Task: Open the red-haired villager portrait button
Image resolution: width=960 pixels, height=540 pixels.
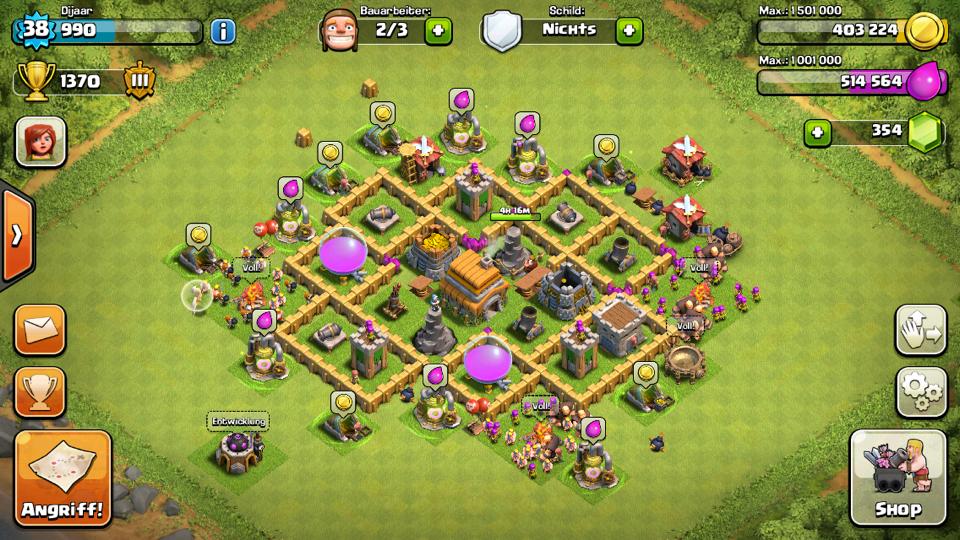Action: coord(41,141)
